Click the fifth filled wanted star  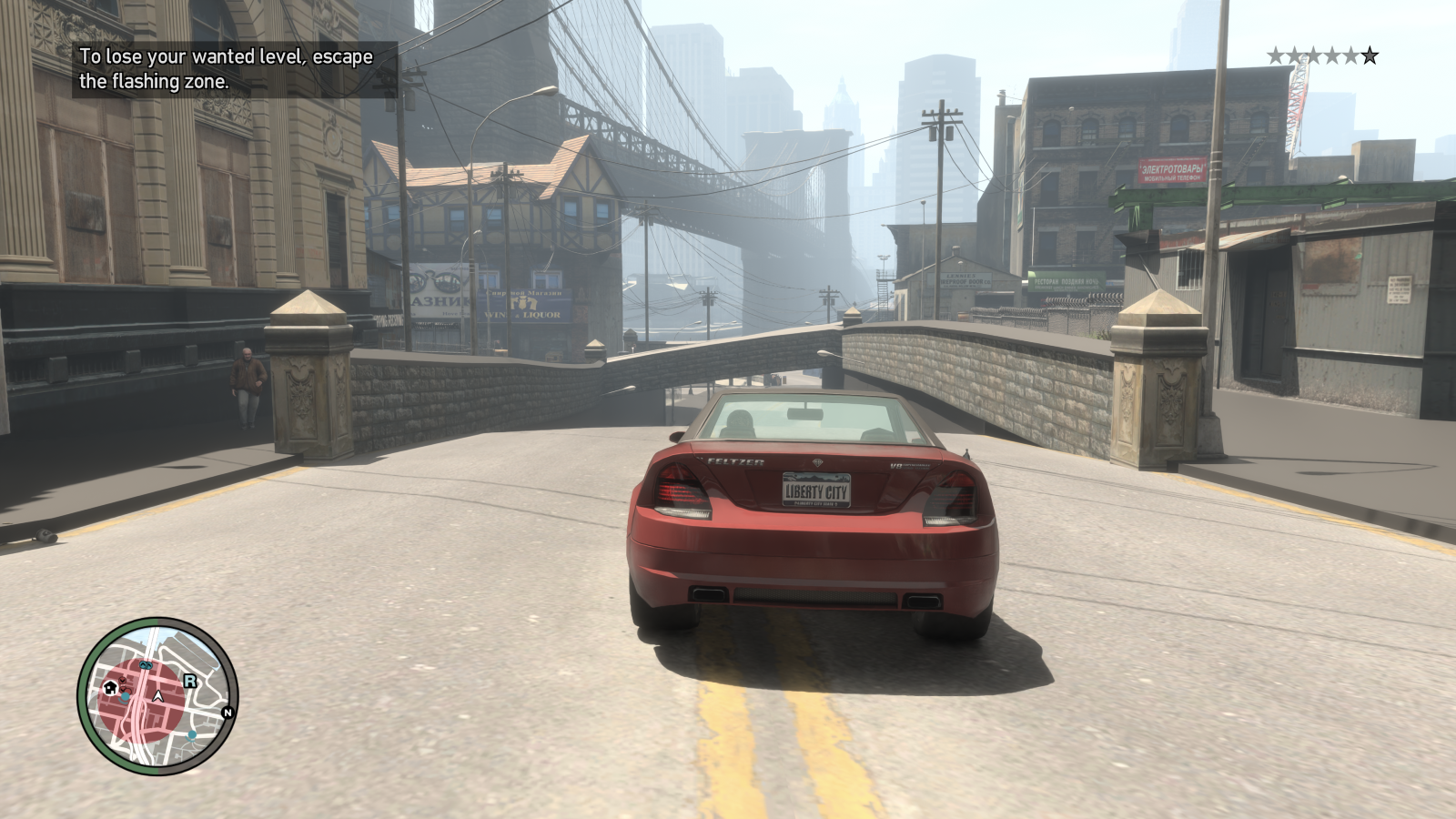coord(1350,55)
